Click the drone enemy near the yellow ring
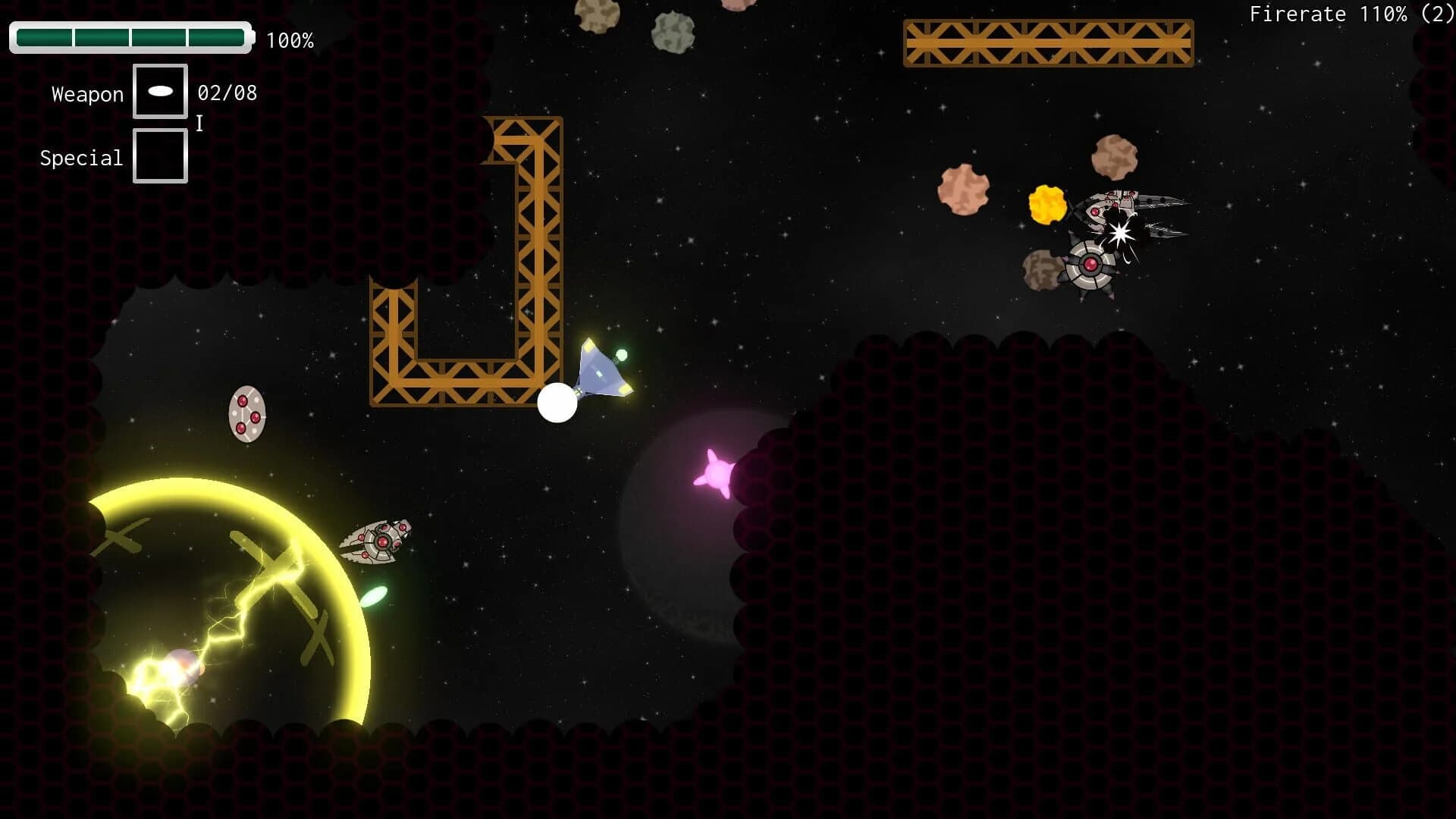This screenshot has height=819, width=1456. coord(383,542)
